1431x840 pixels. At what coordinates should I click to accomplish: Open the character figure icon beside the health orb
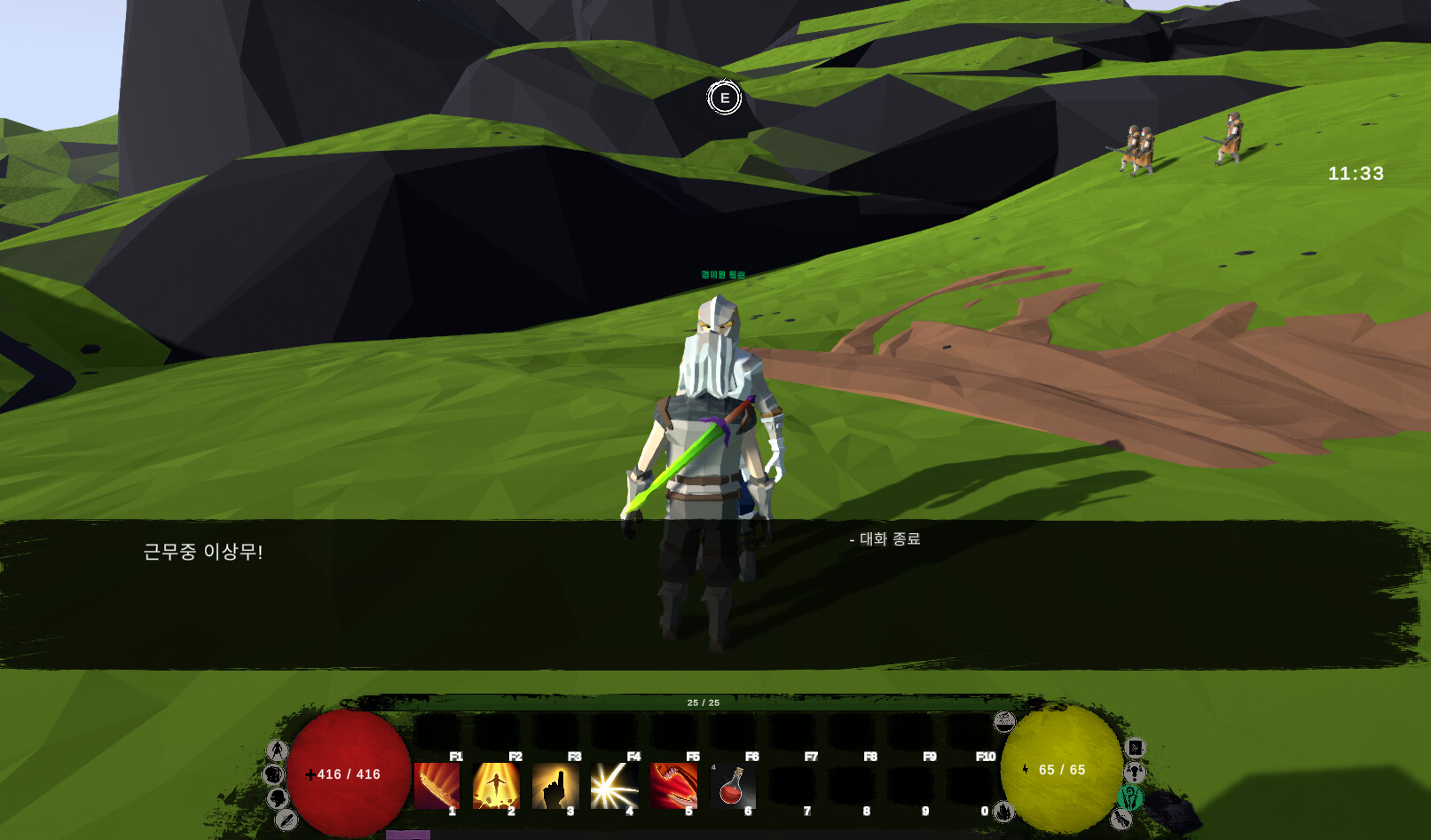tap(278, 750)
